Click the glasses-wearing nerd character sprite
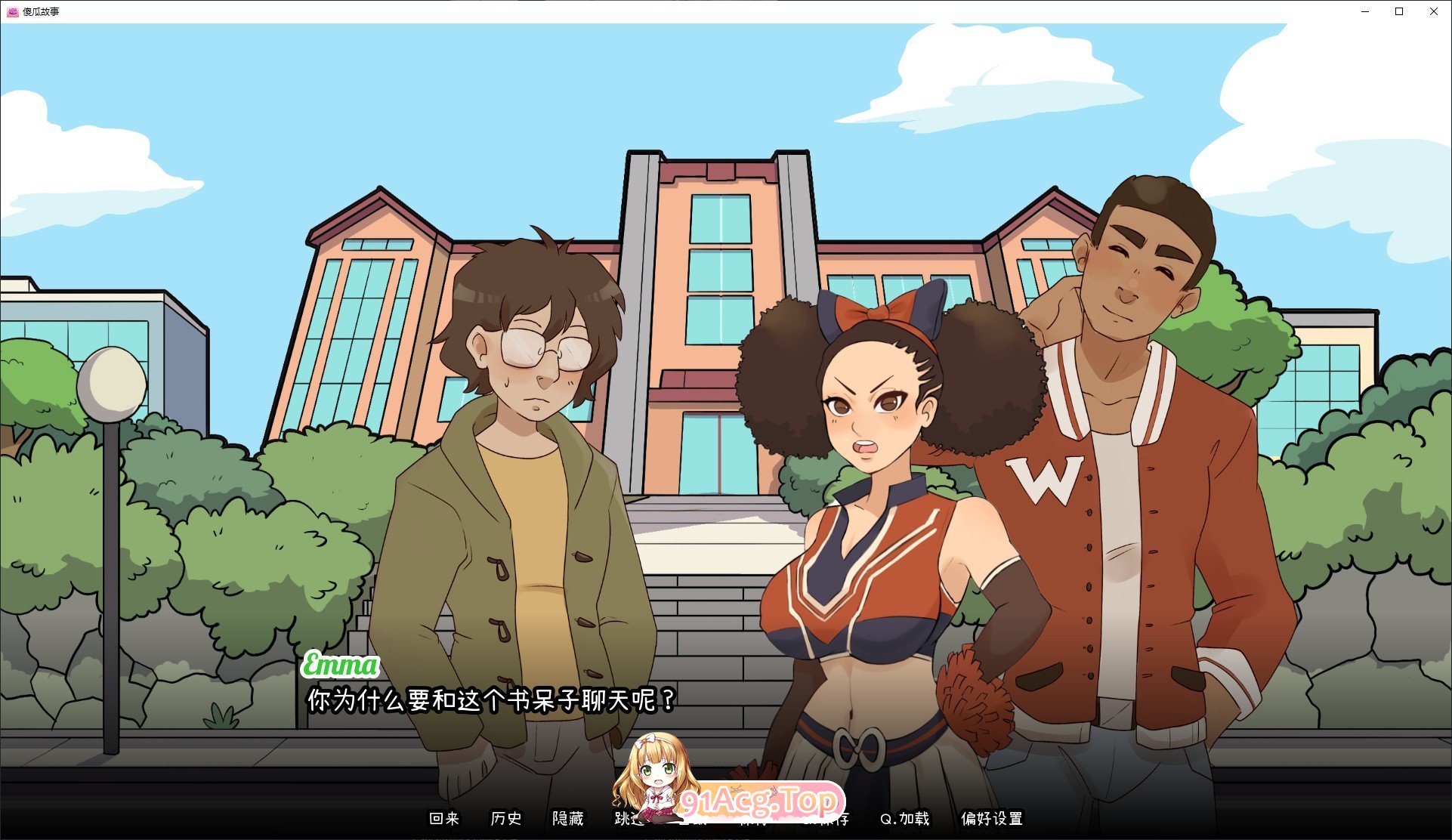The width and height of the screenshot is (1452, 840). pyautogui.click(x=529, y=453)
